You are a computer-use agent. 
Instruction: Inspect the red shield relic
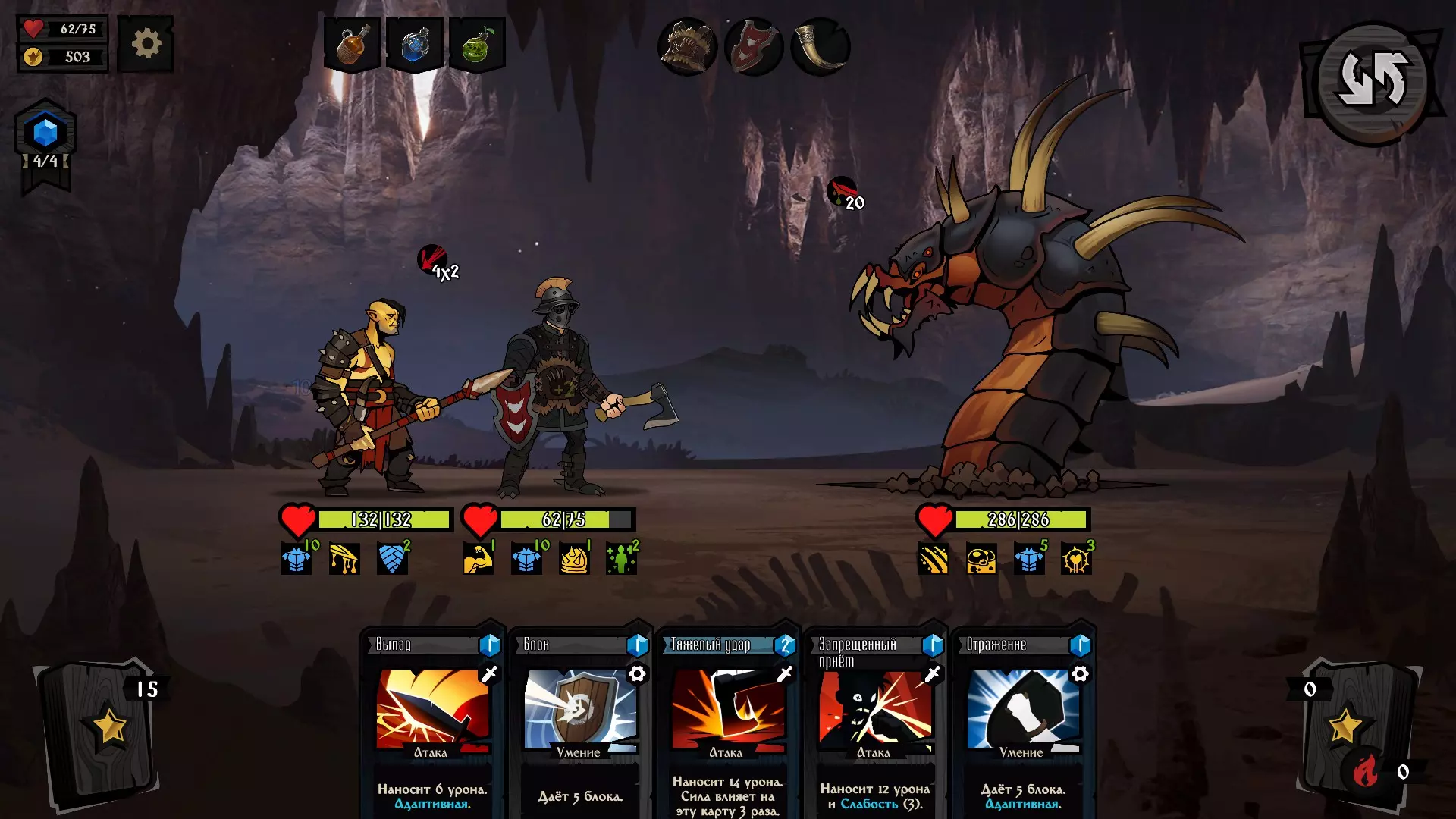click(x=754, y=46)
